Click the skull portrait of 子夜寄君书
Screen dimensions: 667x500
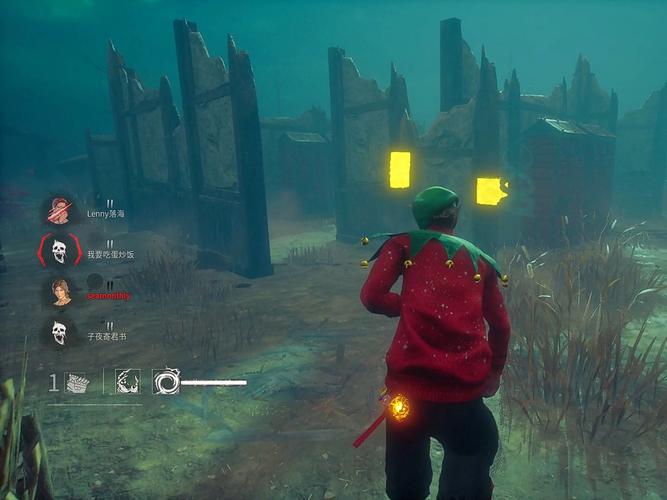[x=59, y=332]
